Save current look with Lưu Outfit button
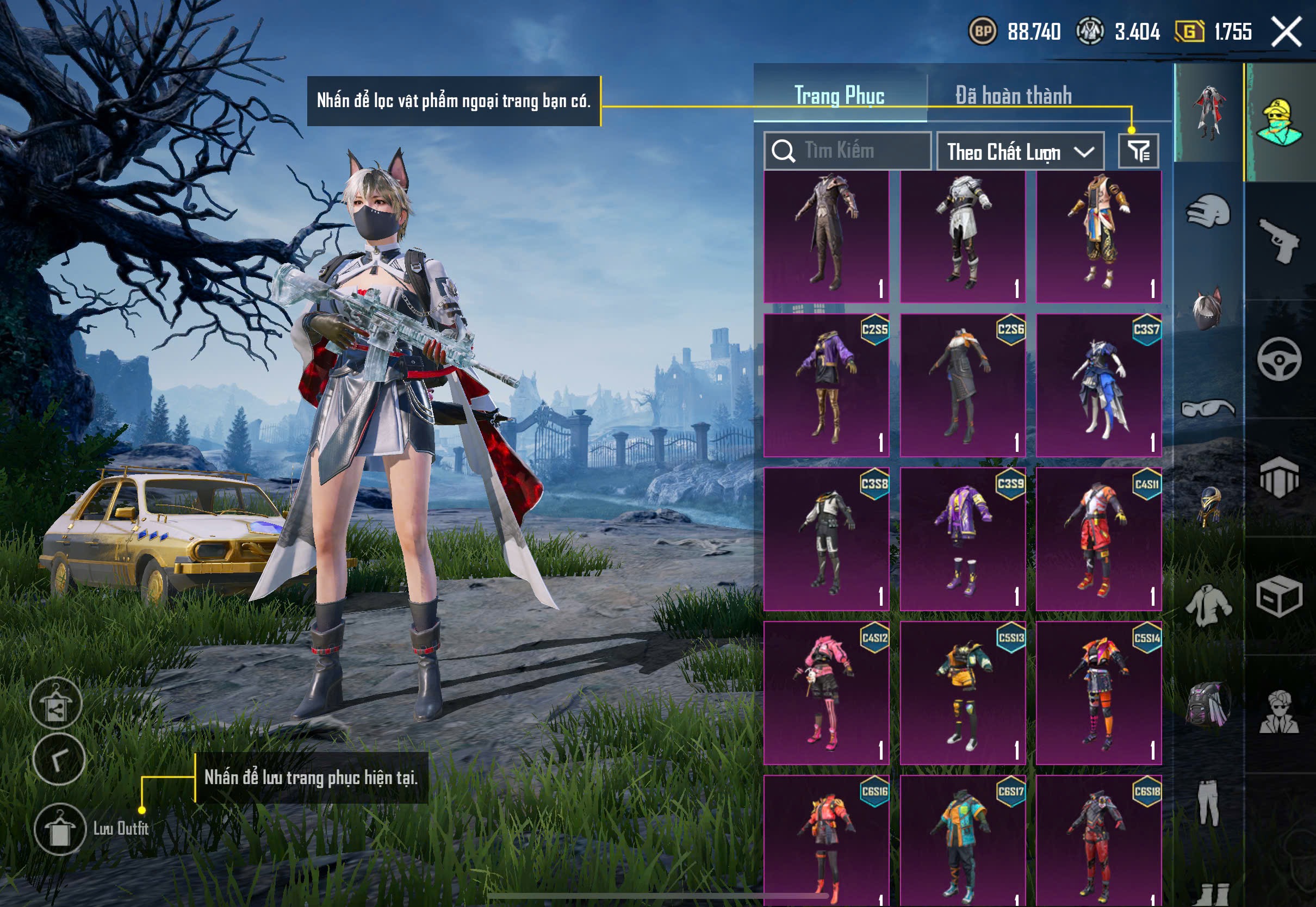Screen dimensions: 1316x907 60,829
